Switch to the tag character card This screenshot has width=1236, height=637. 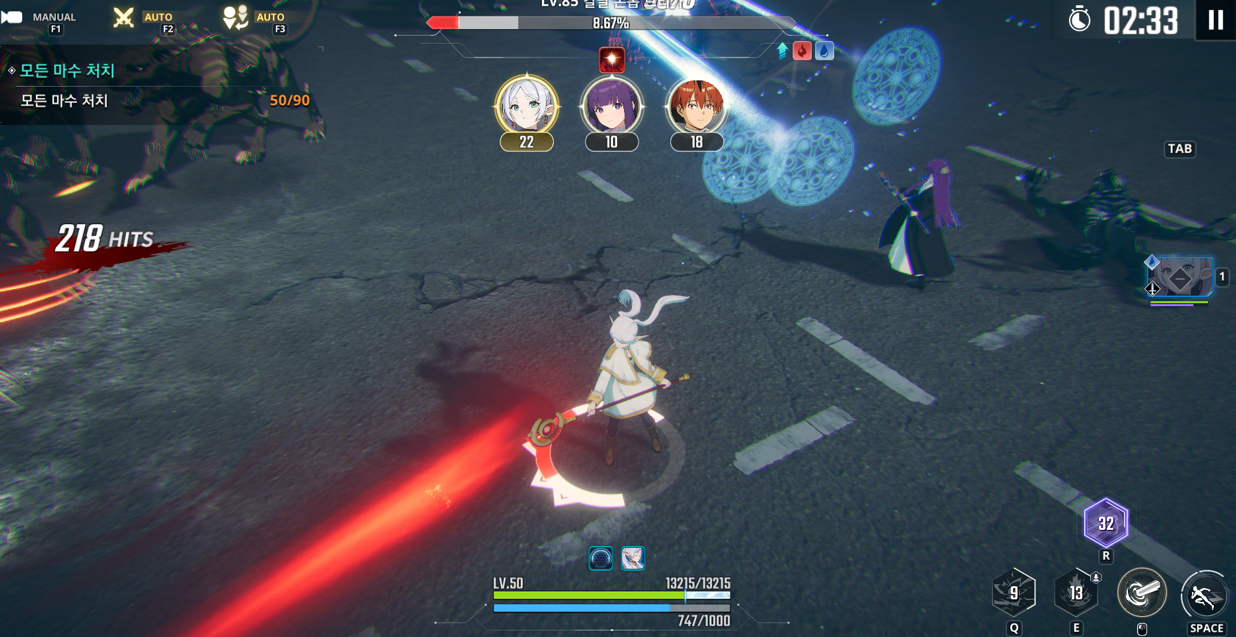pyautogui.click(x=1180, y=278)
